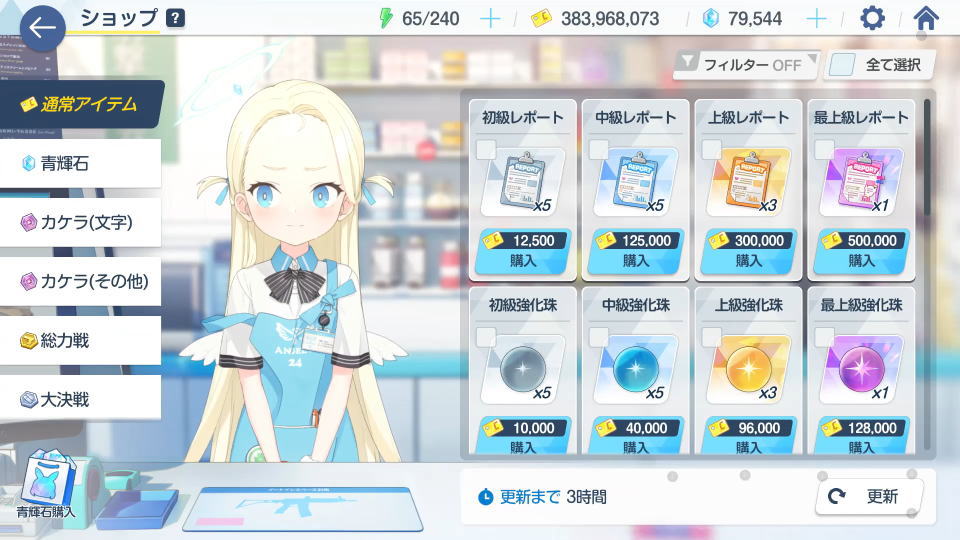Open the カケラ(文字) category tab

[80, 222]
